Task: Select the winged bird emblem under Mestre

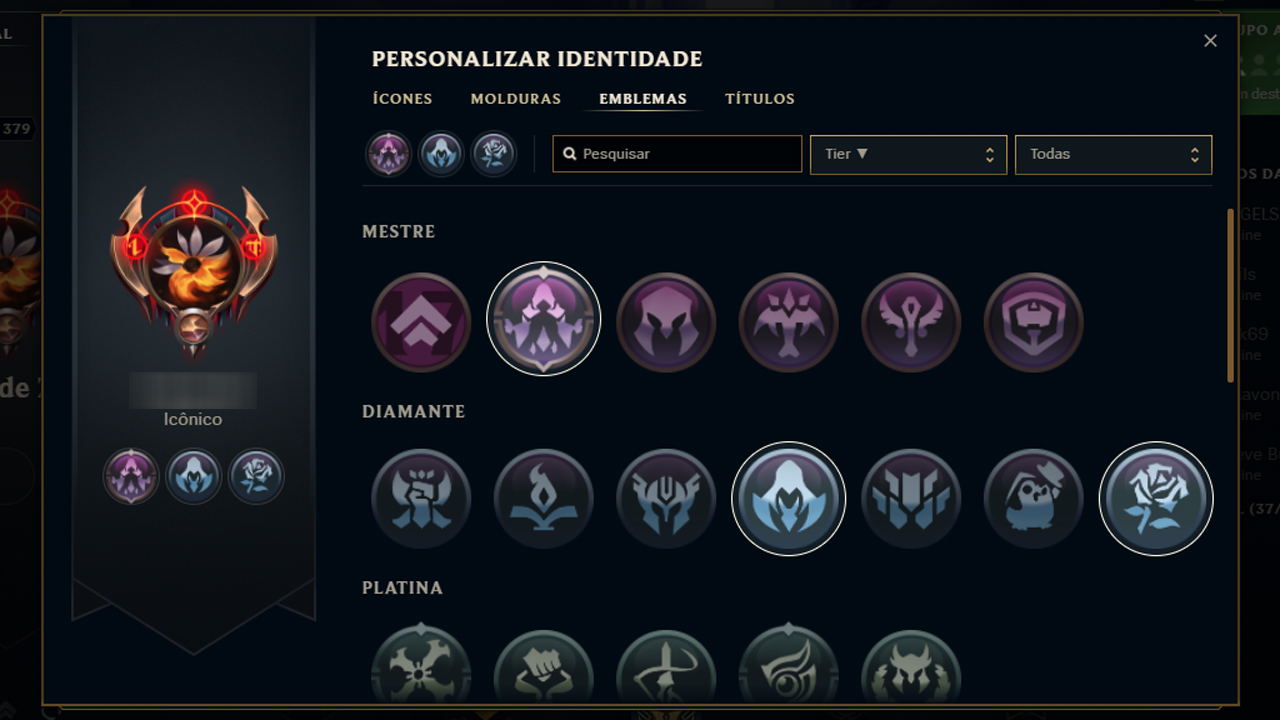Action: pos(788,320)
